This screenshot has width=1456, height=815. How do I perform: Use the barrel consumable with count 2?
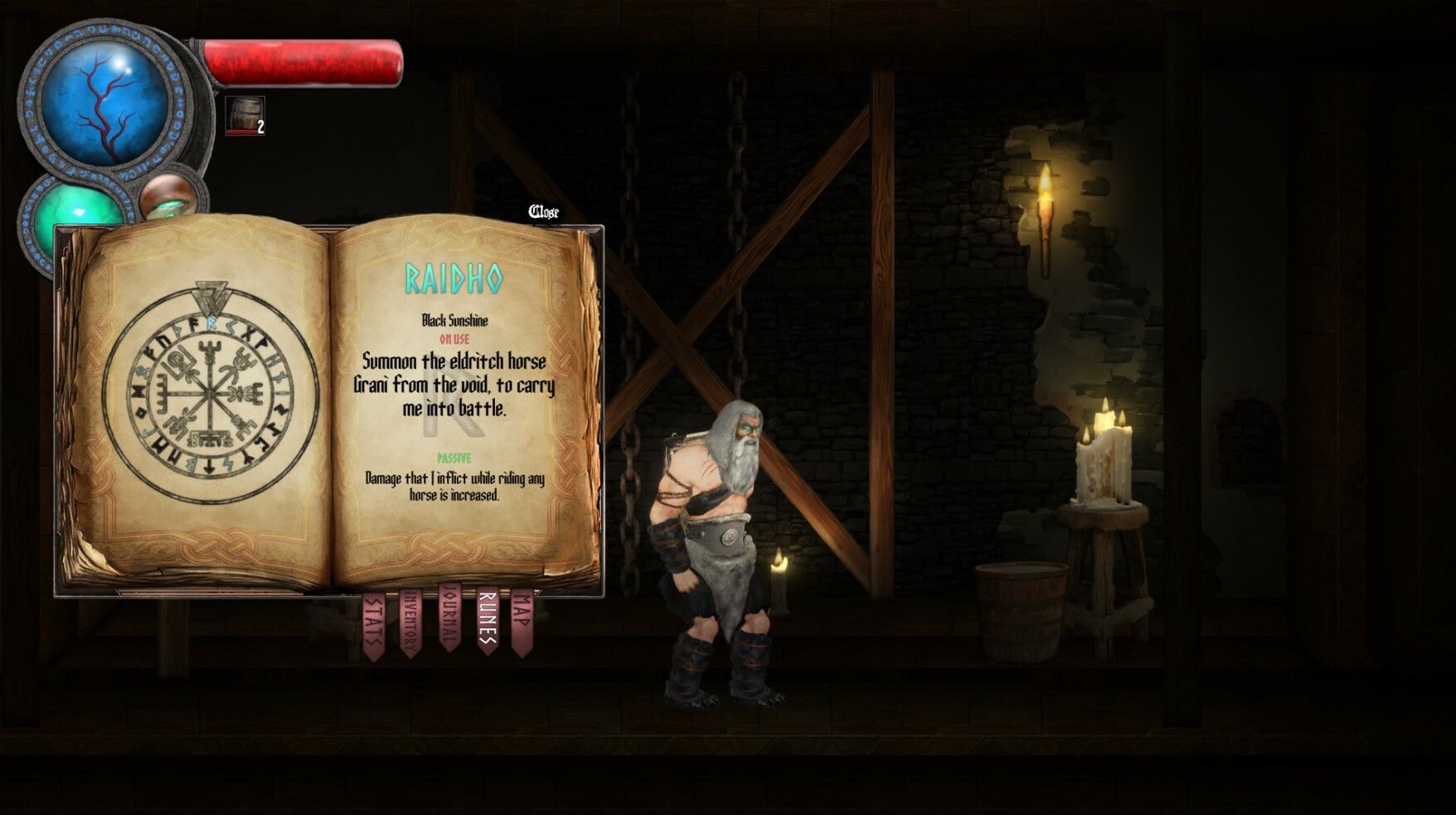[244, 114]
